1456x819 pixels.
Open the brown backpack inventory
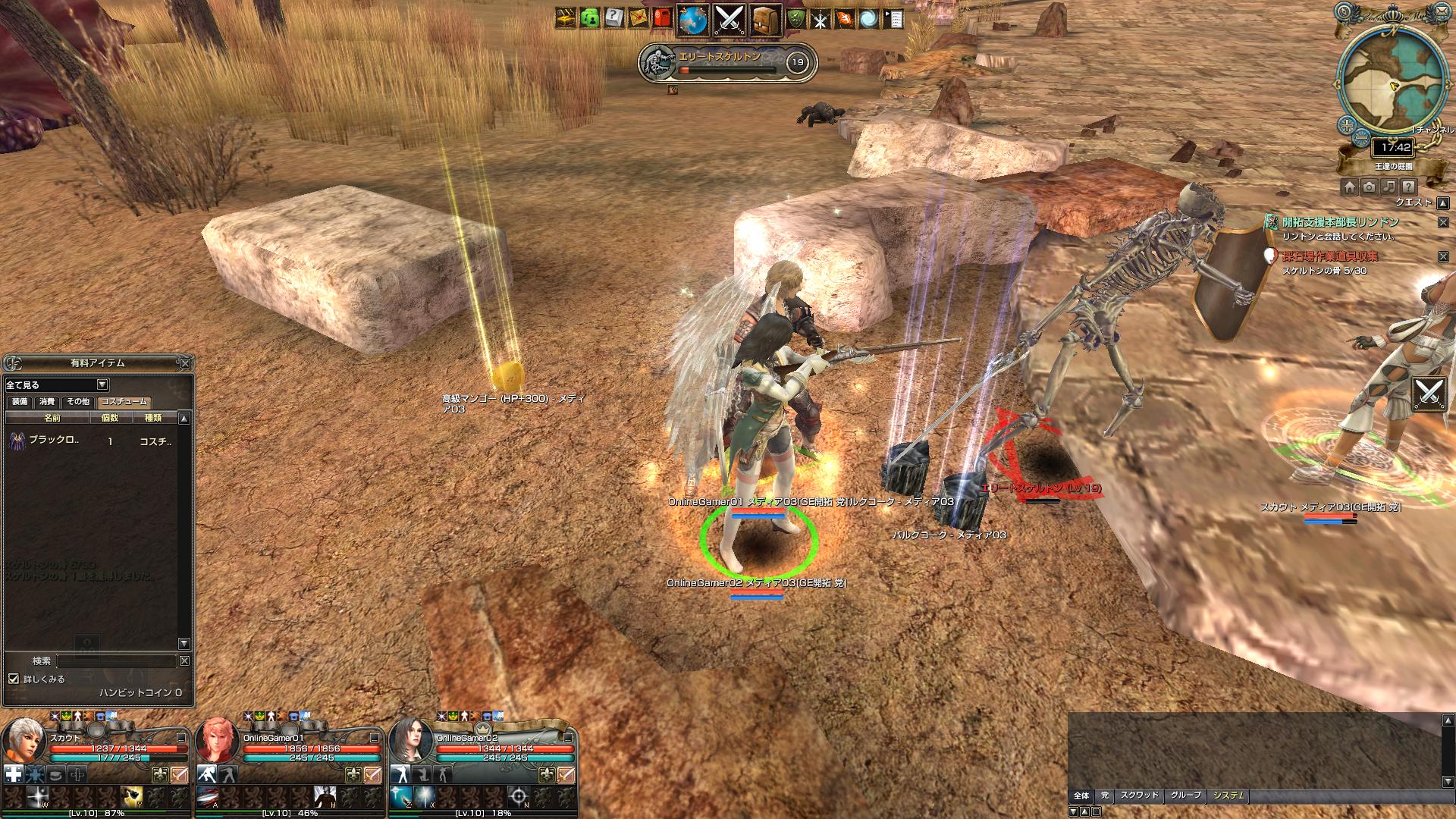766,20
